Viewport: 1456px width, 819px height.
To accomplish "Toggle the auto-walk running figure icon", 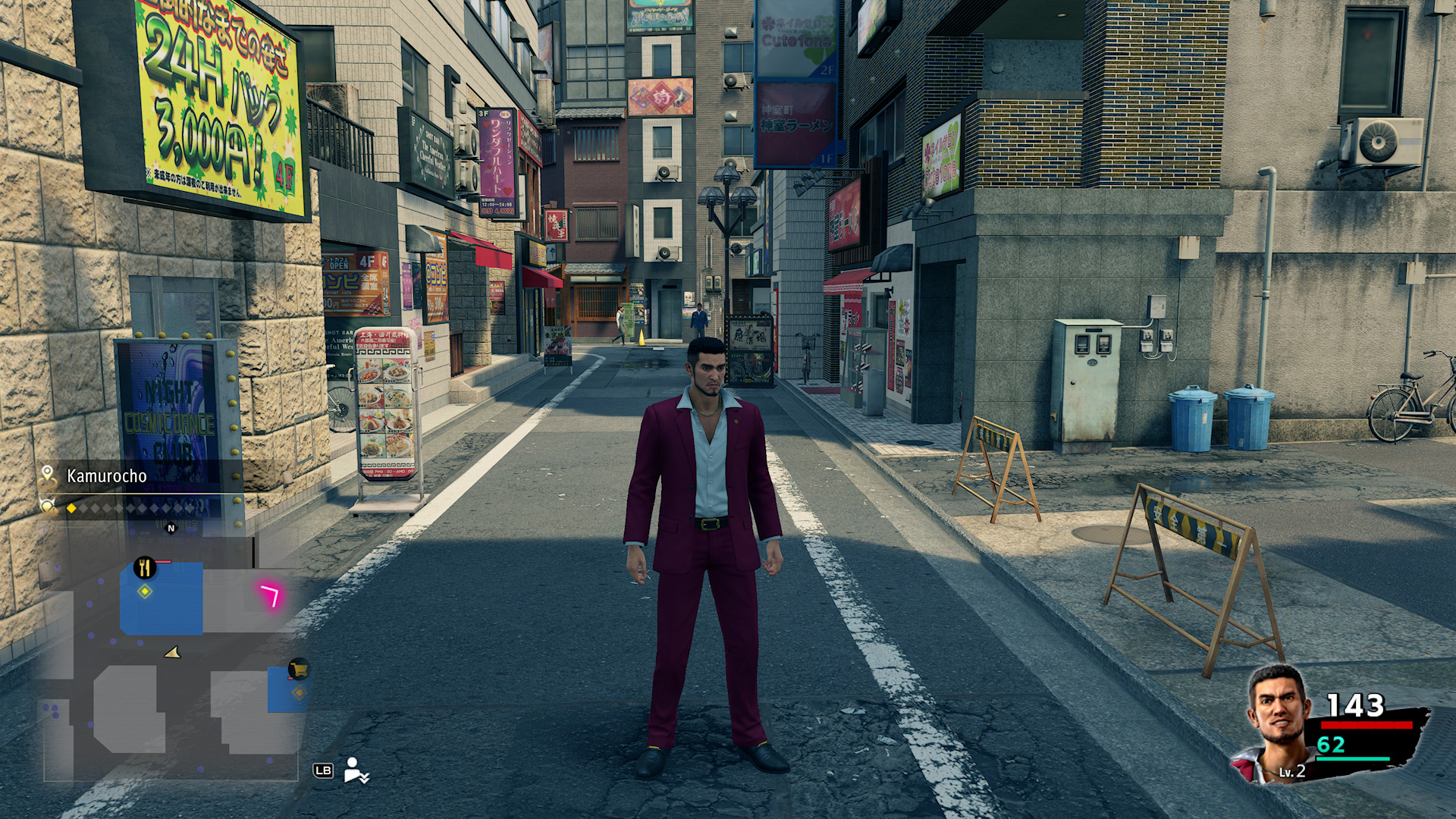I will pyautogui.click(x=356, y=770).
